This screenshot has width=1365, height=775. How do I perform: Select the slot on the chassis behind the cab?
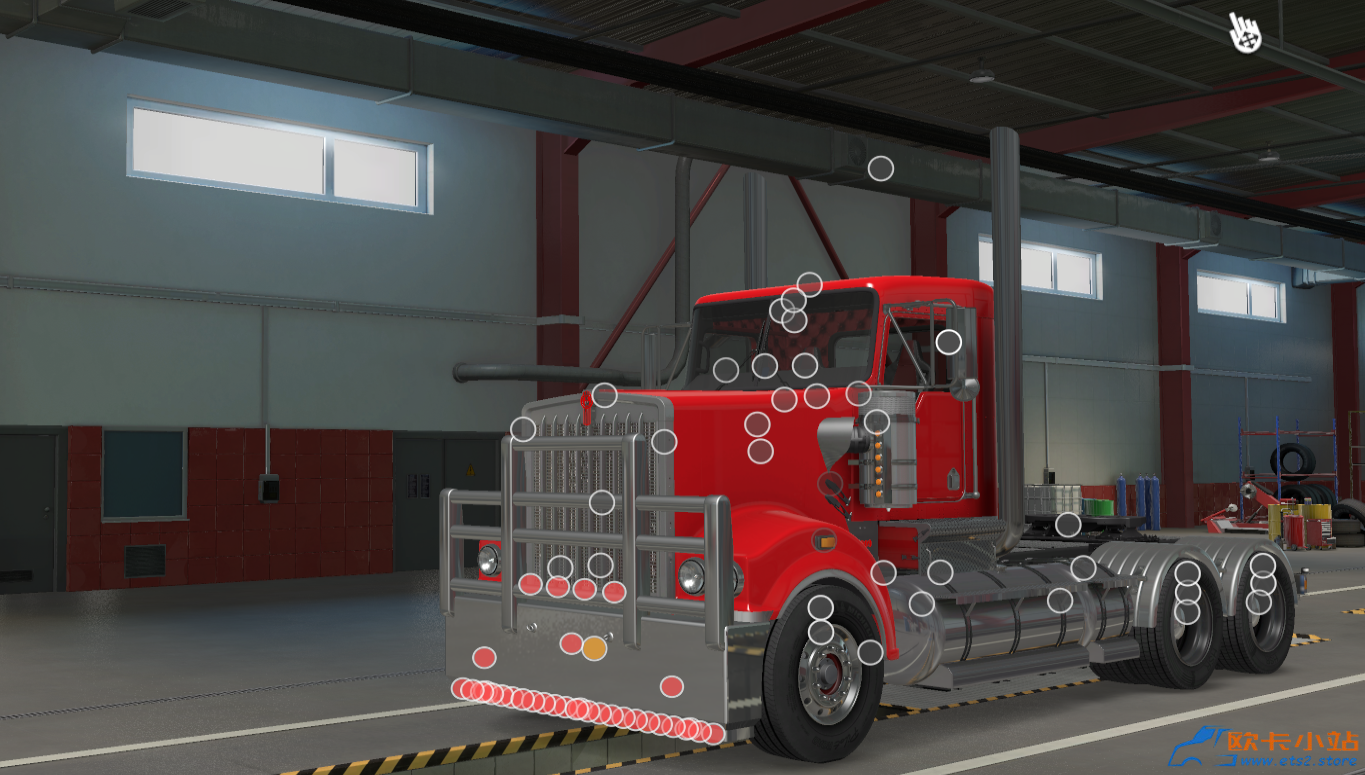1068,524
